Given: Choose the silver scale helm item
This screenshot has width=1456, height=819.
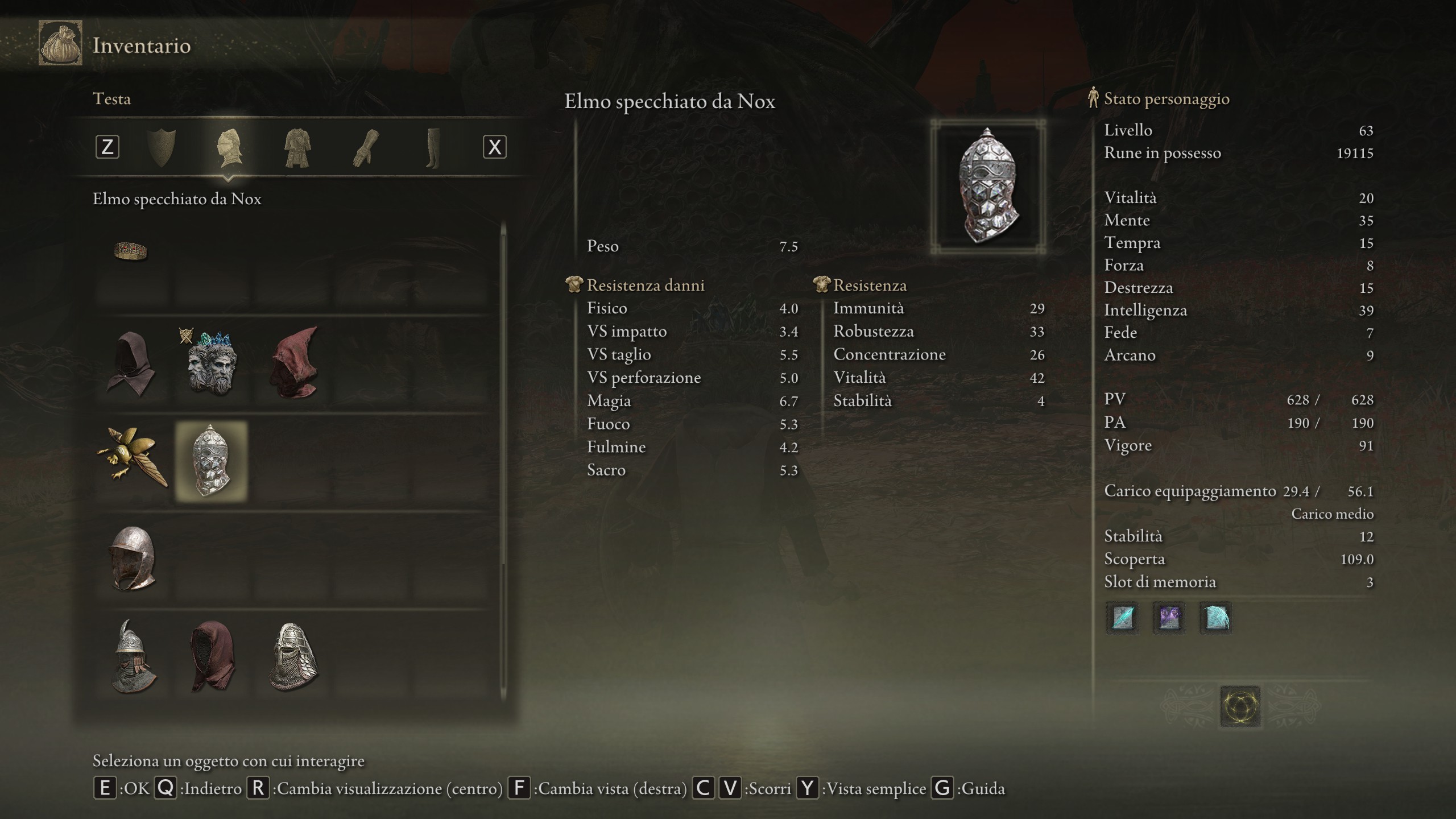Looking at the screenshot, I should [293, 656].
